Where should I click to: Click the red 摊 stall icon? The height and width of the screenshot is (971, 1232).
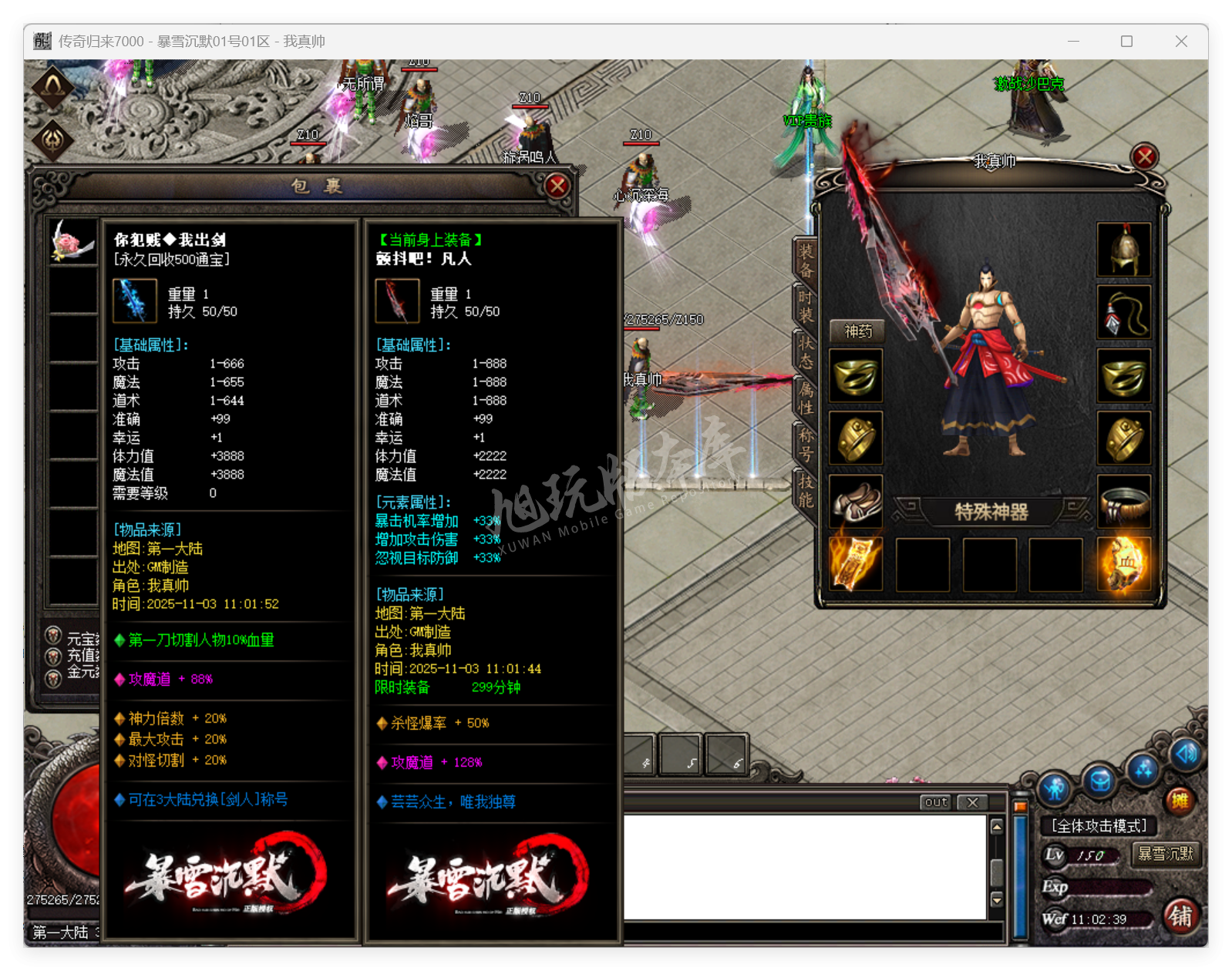coord(1180,800)
